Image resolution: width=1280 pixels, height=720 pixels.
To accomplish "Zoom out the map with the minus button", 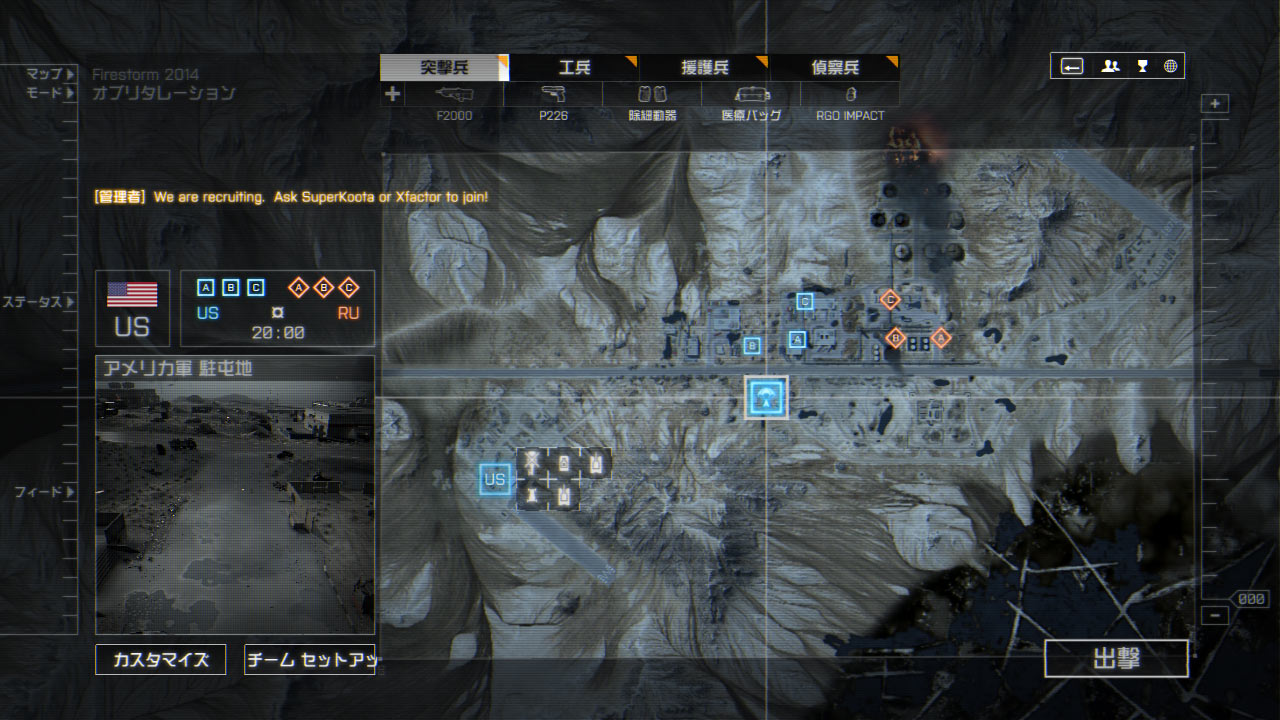I will click(x=1214, y=616).
